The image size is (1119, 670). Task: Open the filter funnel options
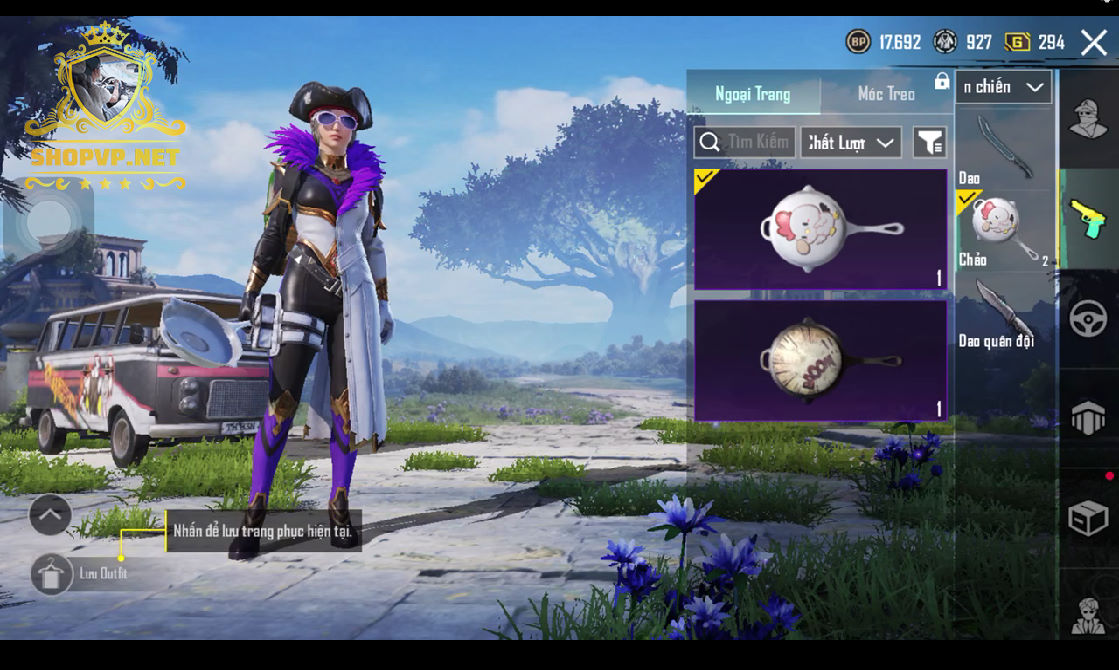click(930, 143)
